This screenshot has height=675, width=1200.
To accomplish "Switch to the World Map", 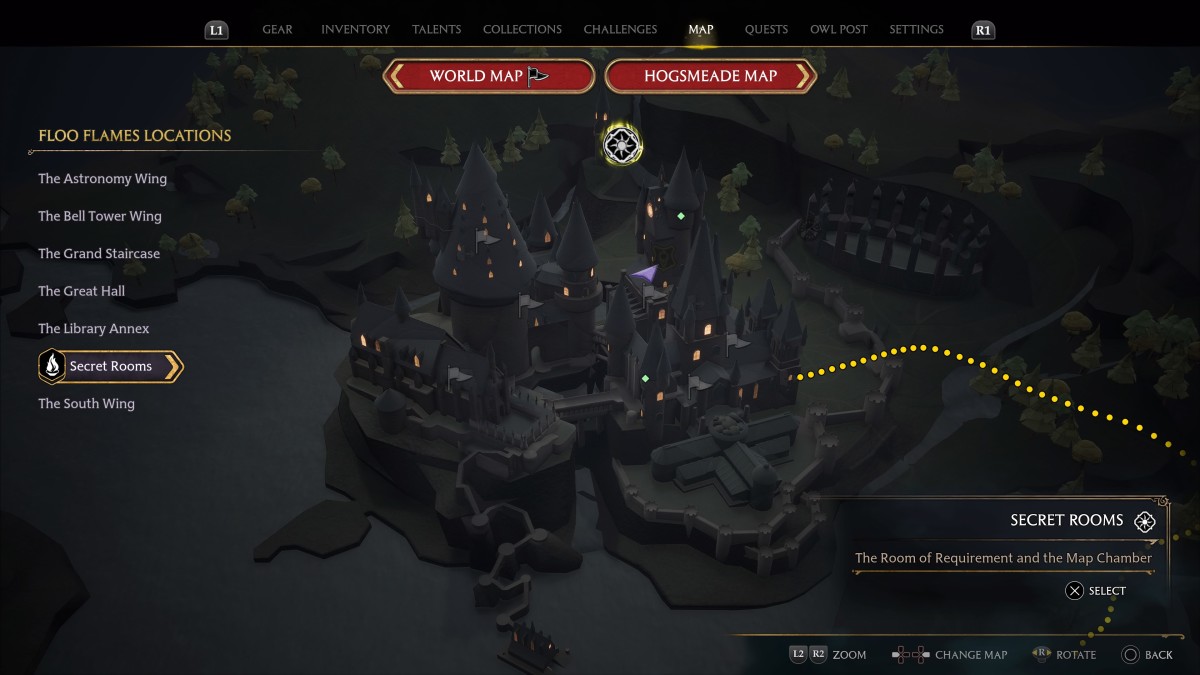I will (489, 76).
